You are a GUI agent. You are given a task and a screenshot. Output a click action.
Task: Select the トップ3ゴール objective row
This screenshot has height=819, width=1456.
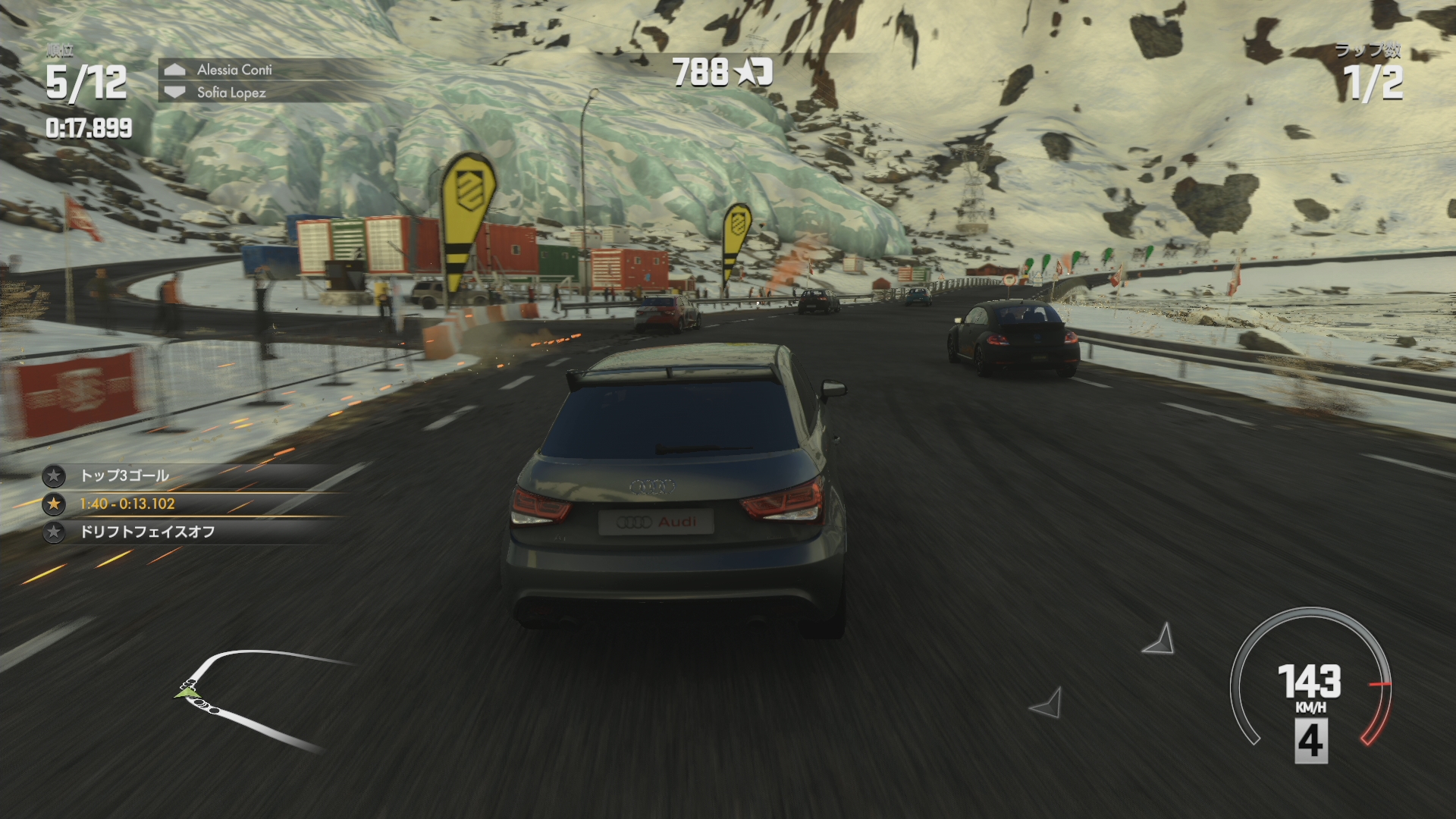pos(125,476)
